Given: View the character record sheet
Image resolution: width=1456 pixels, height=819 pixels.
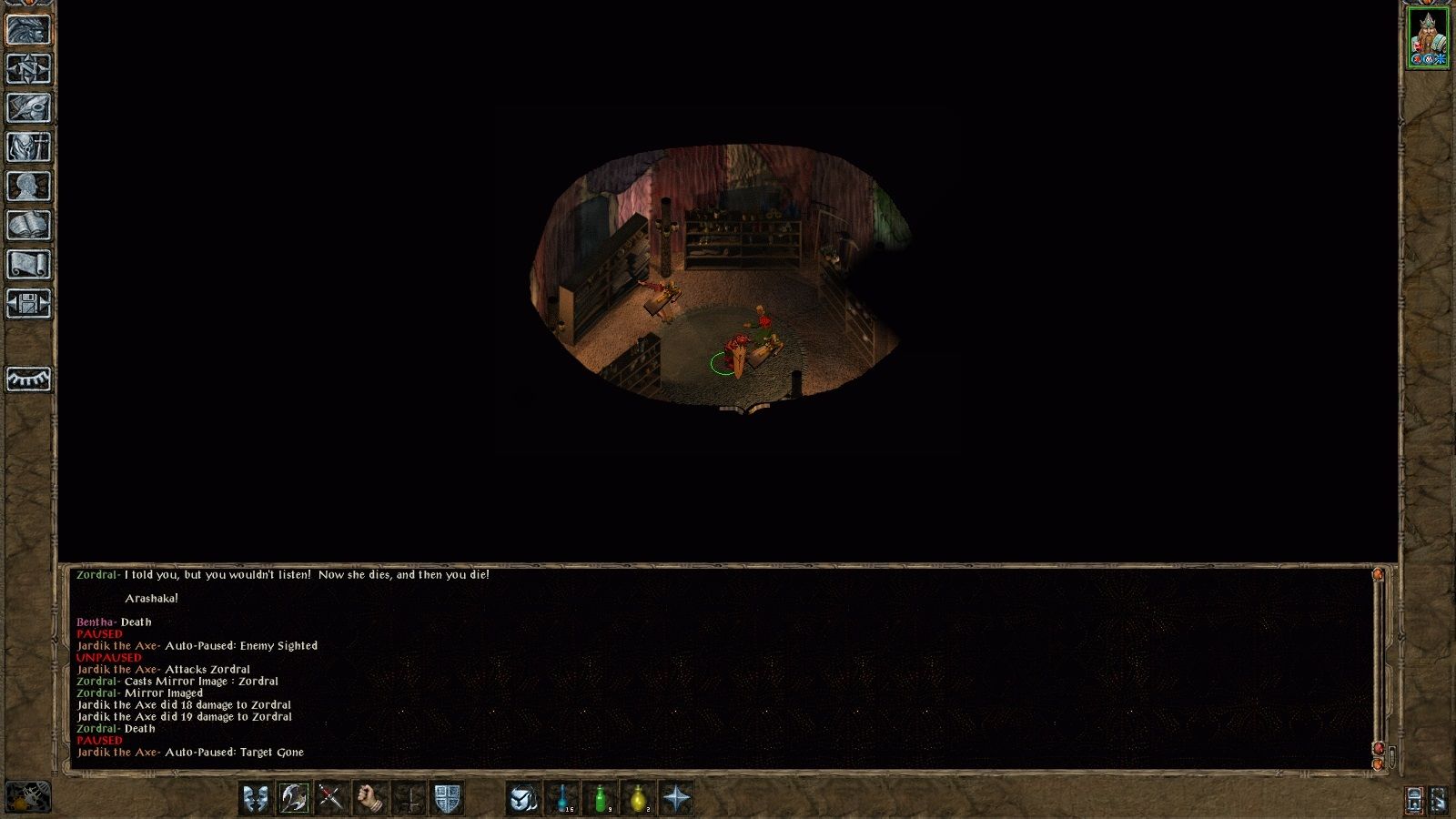Looking at the screenshot, I should 25,184.
